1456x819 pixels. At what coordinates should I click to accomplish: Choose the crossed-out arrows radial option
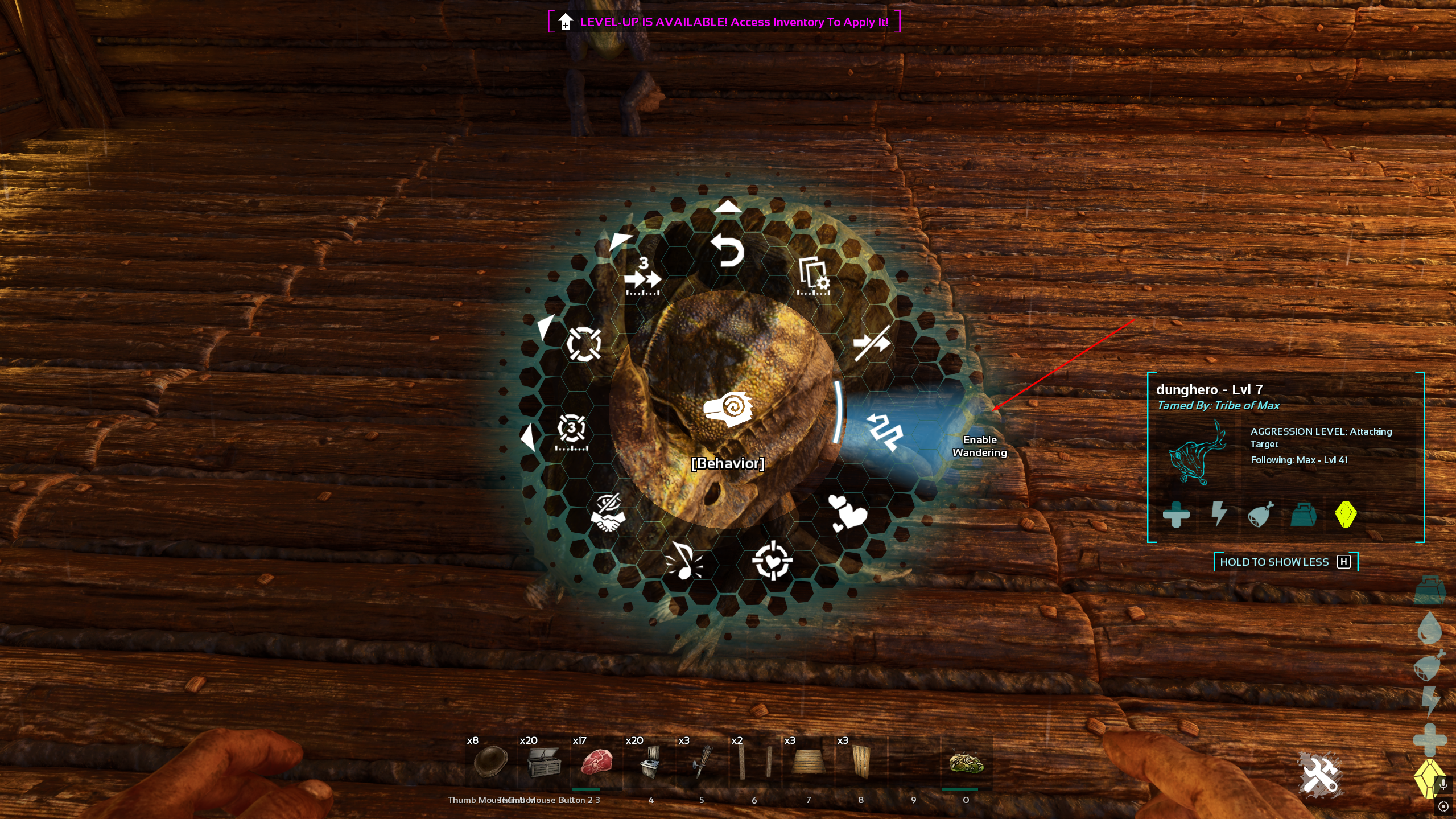click(x=872, y=343)
